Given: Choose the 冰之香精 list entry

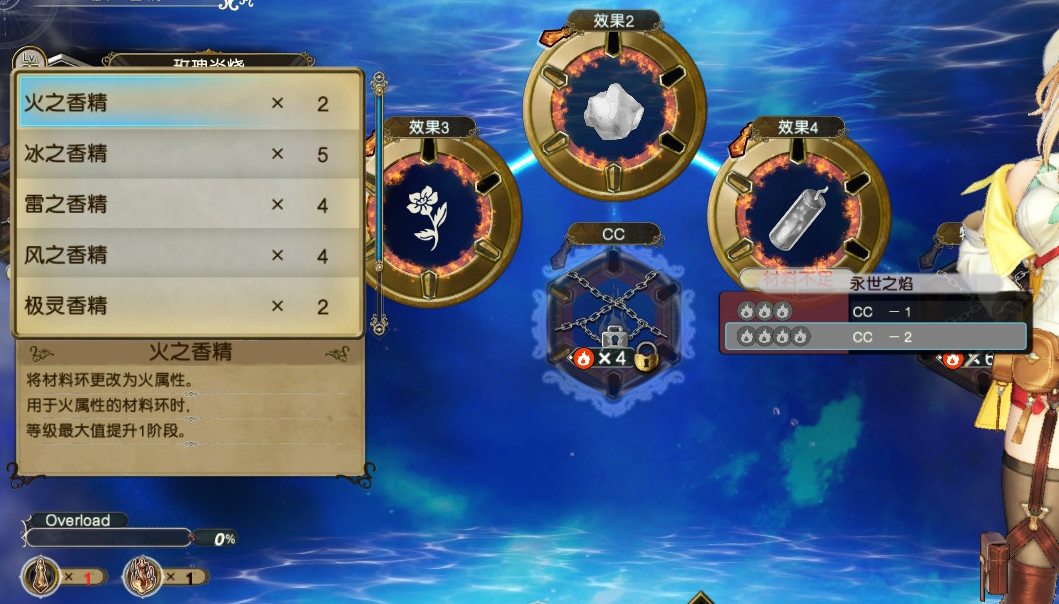Looking at the screenshot, I should coord(187,154).
